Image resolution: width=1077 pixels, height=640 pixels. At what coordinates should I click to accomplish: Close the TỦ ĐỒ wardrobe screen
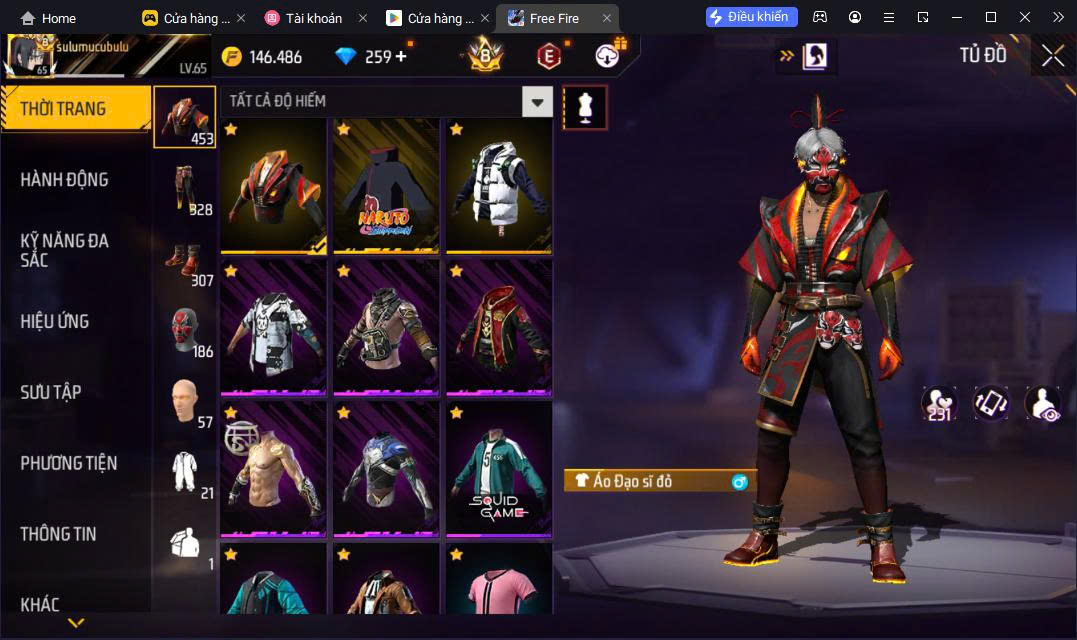[x=1052, y=56]
